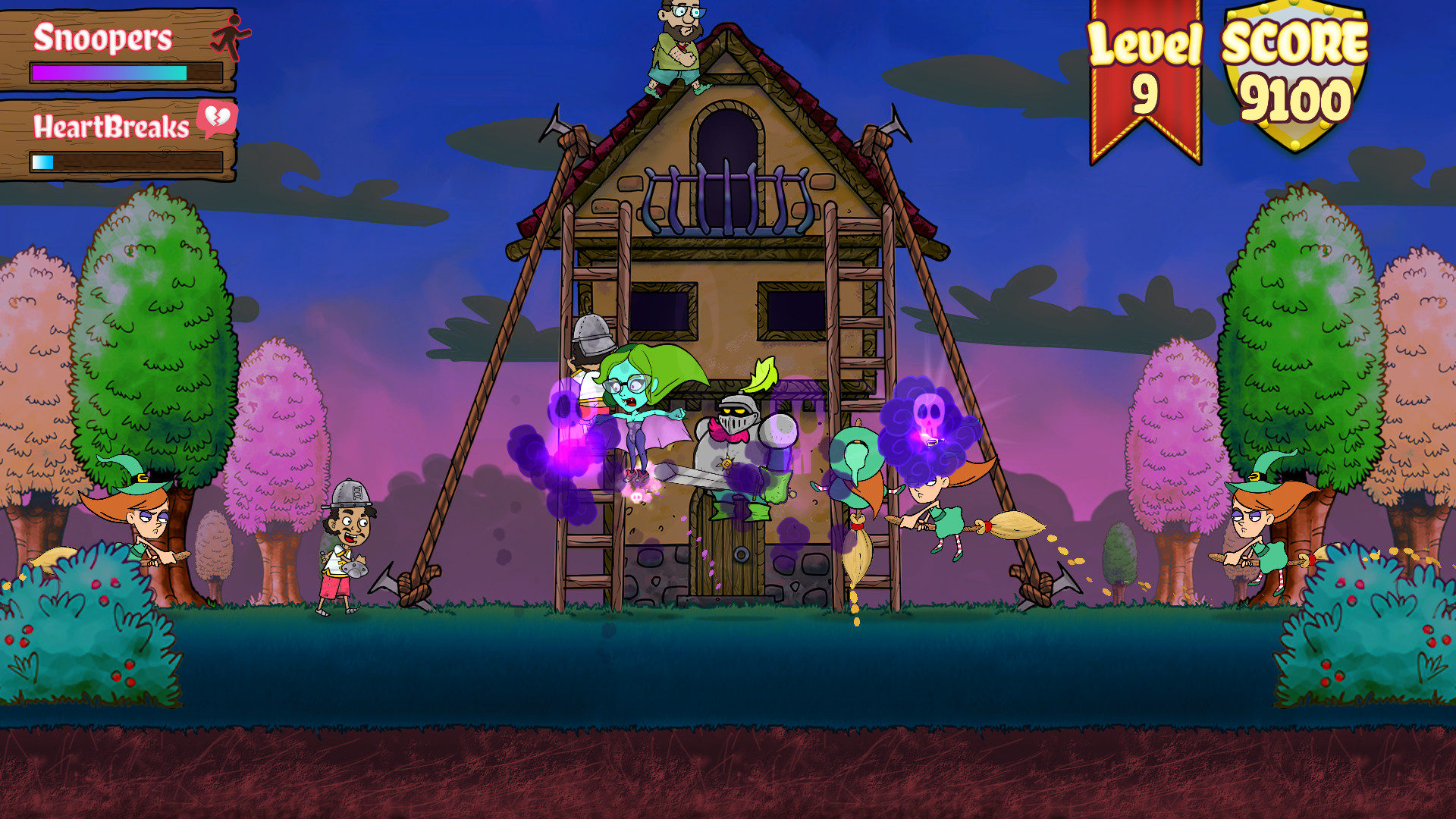Click the HeartBreaks label on the wooden sign

pos(111,128)
